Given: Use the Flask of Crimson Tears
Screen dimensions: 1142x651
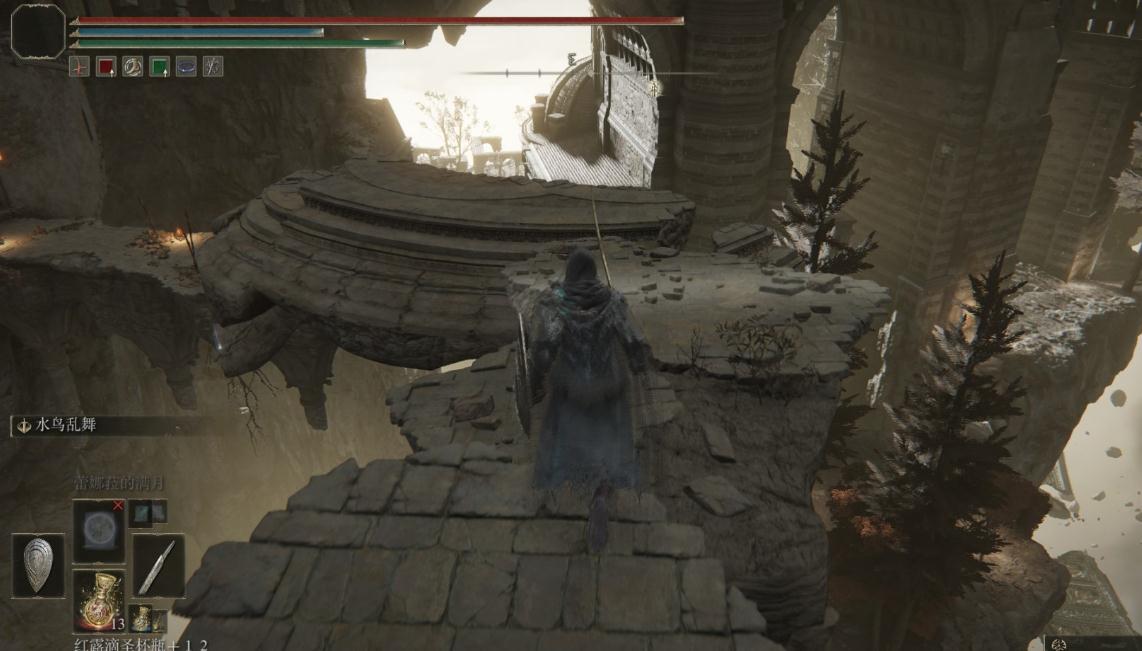Looking at the screenshot, I should tap(98, 599).
